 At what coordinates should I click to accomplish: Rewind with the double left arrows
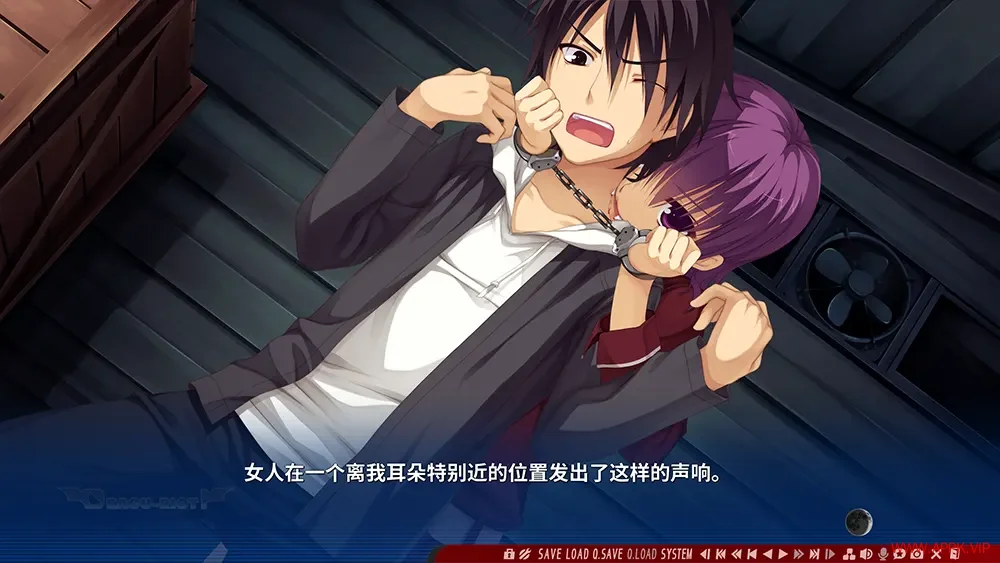pos(736,554)
